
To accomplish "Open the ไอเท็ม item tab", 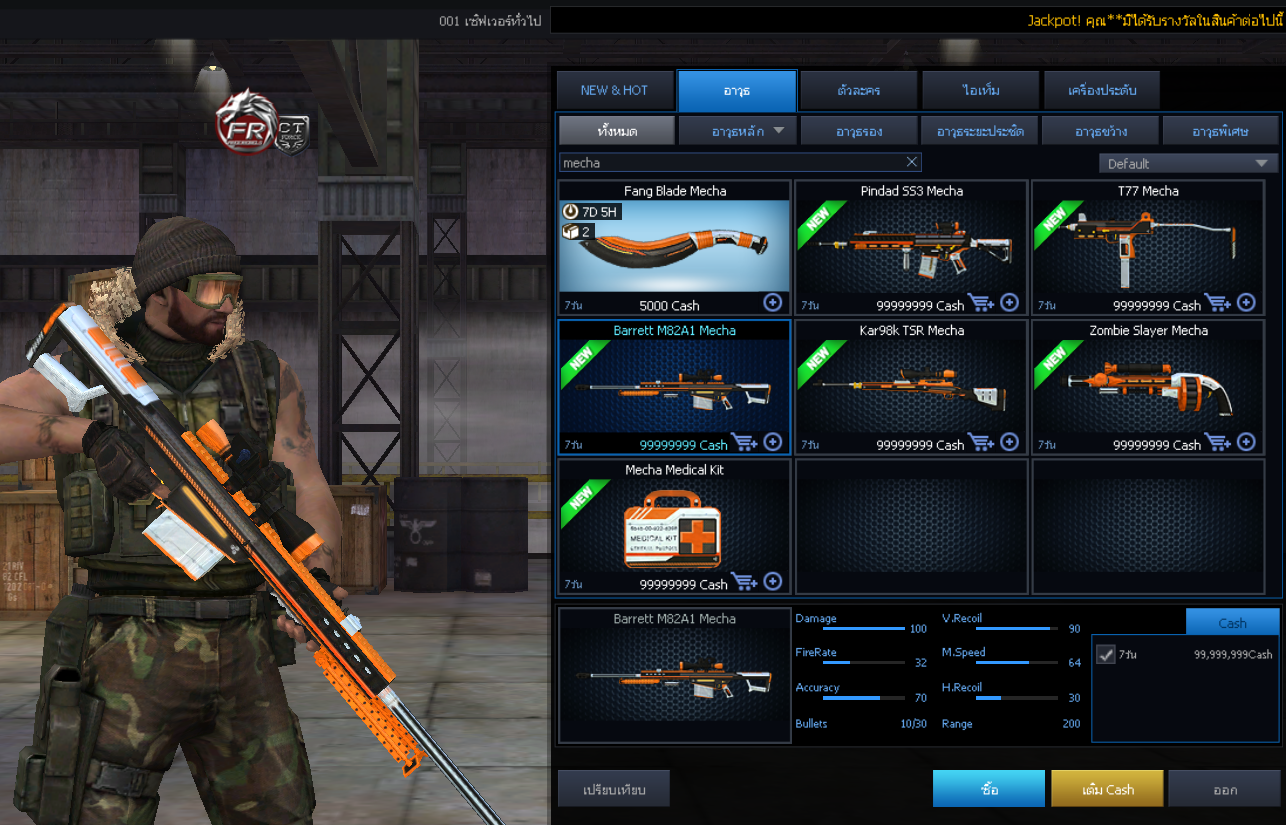I will pyautogui.click(x=981, y=91).
